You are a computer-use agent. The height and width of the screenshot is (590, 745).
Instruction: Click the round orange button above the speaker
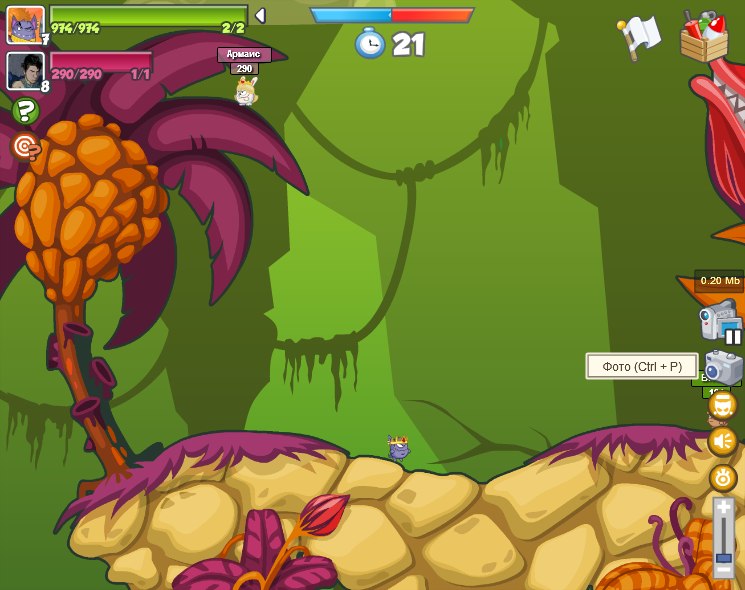tap(722, 405)
